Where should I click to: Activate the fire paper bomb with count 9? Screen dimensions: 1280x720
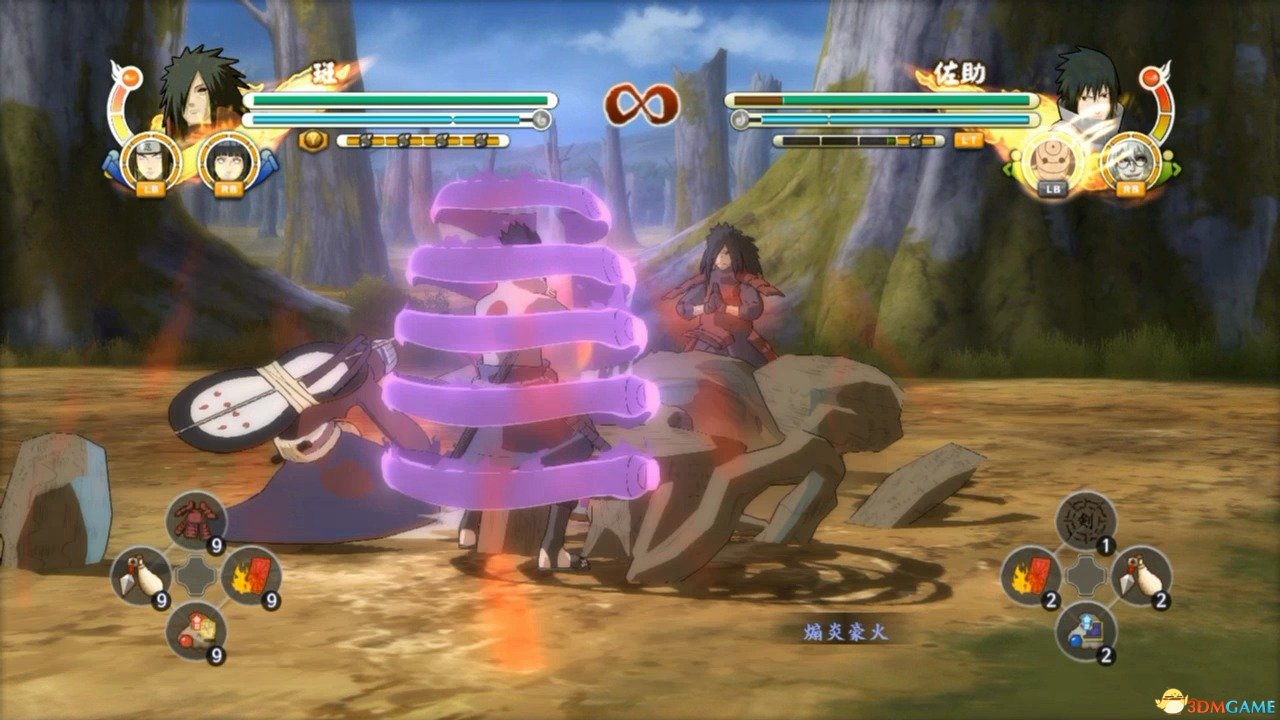click(x=250, y=575)
